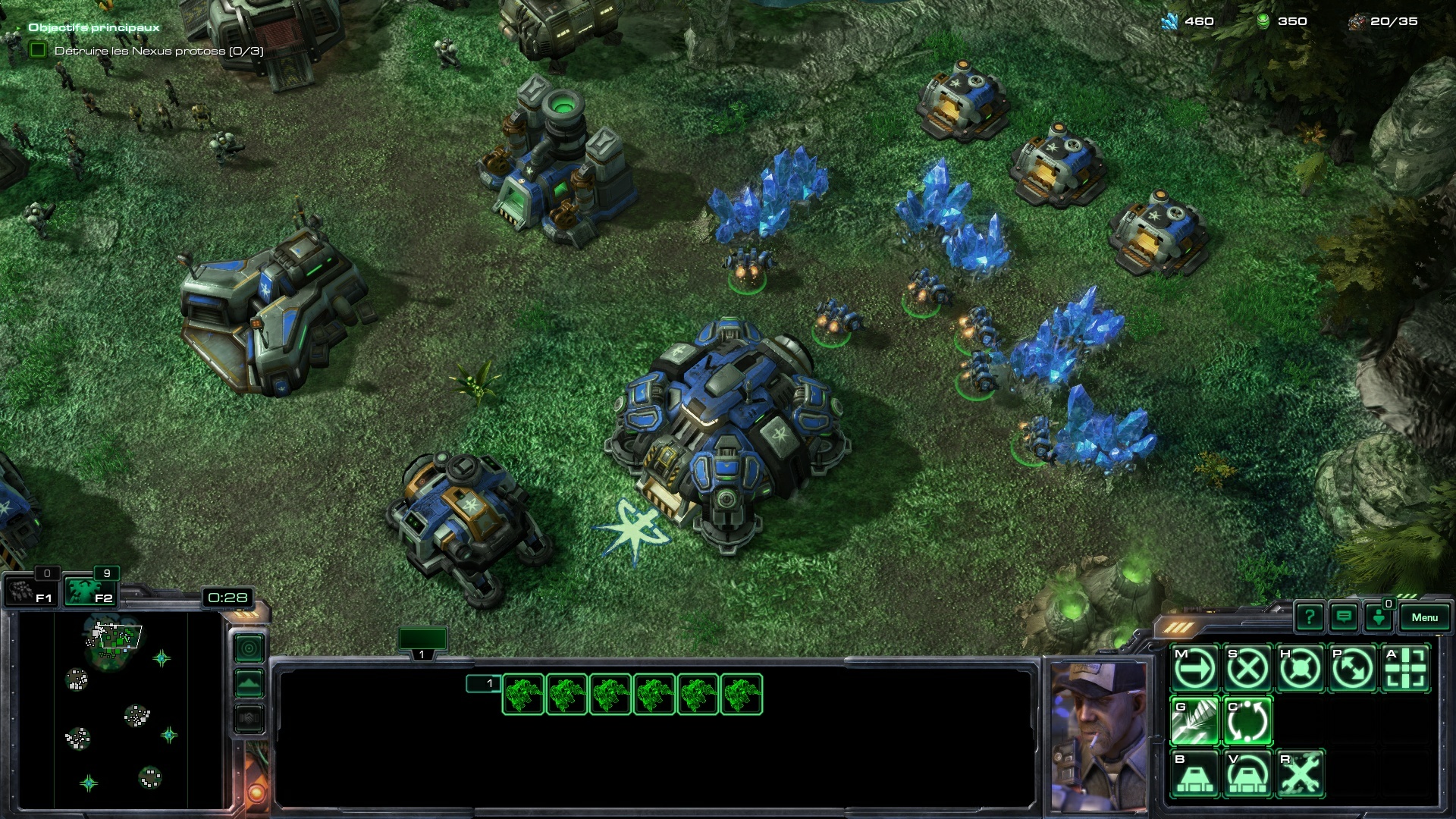Select all army units via F2 button
The width and height of the screenshot is (1456, 819).
[x=89, y=591]
